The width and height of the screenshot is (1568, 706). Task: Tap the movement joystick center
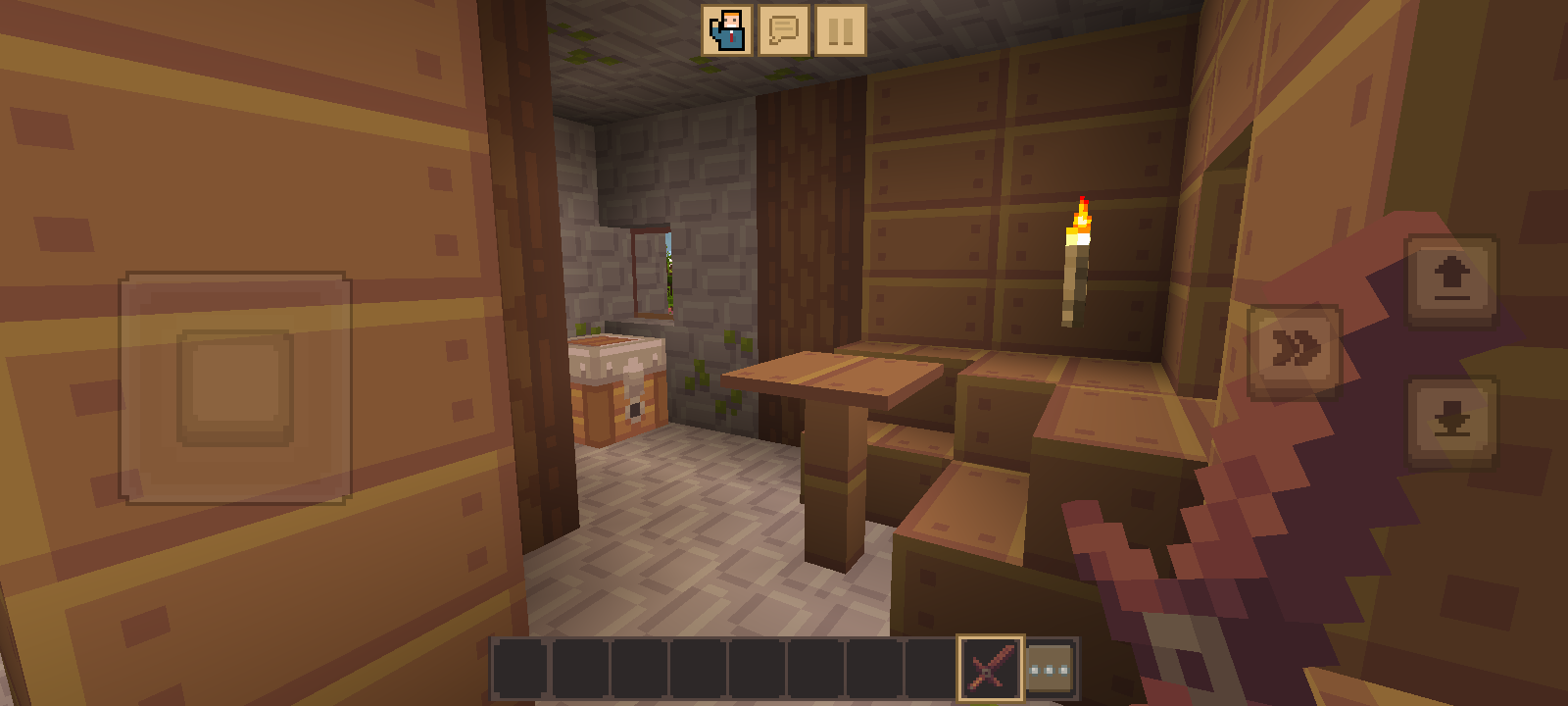pyautogui.click(x=235, y=387)
